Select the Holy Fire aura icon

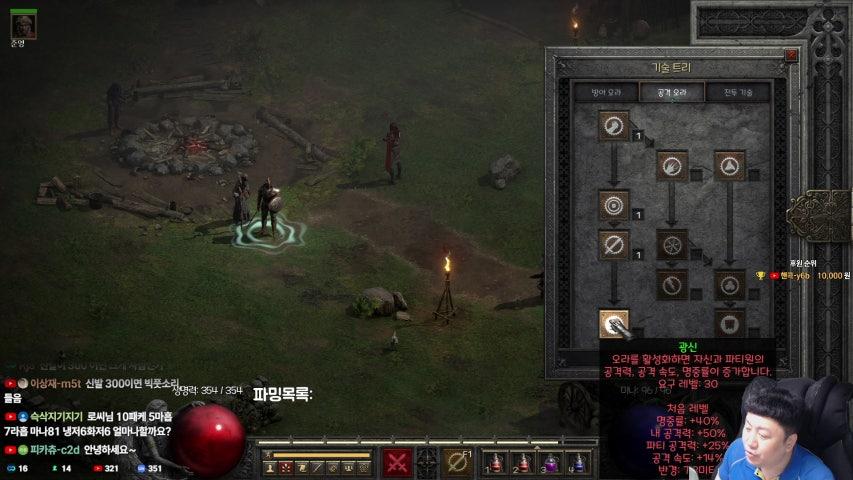tap(672, 164)
